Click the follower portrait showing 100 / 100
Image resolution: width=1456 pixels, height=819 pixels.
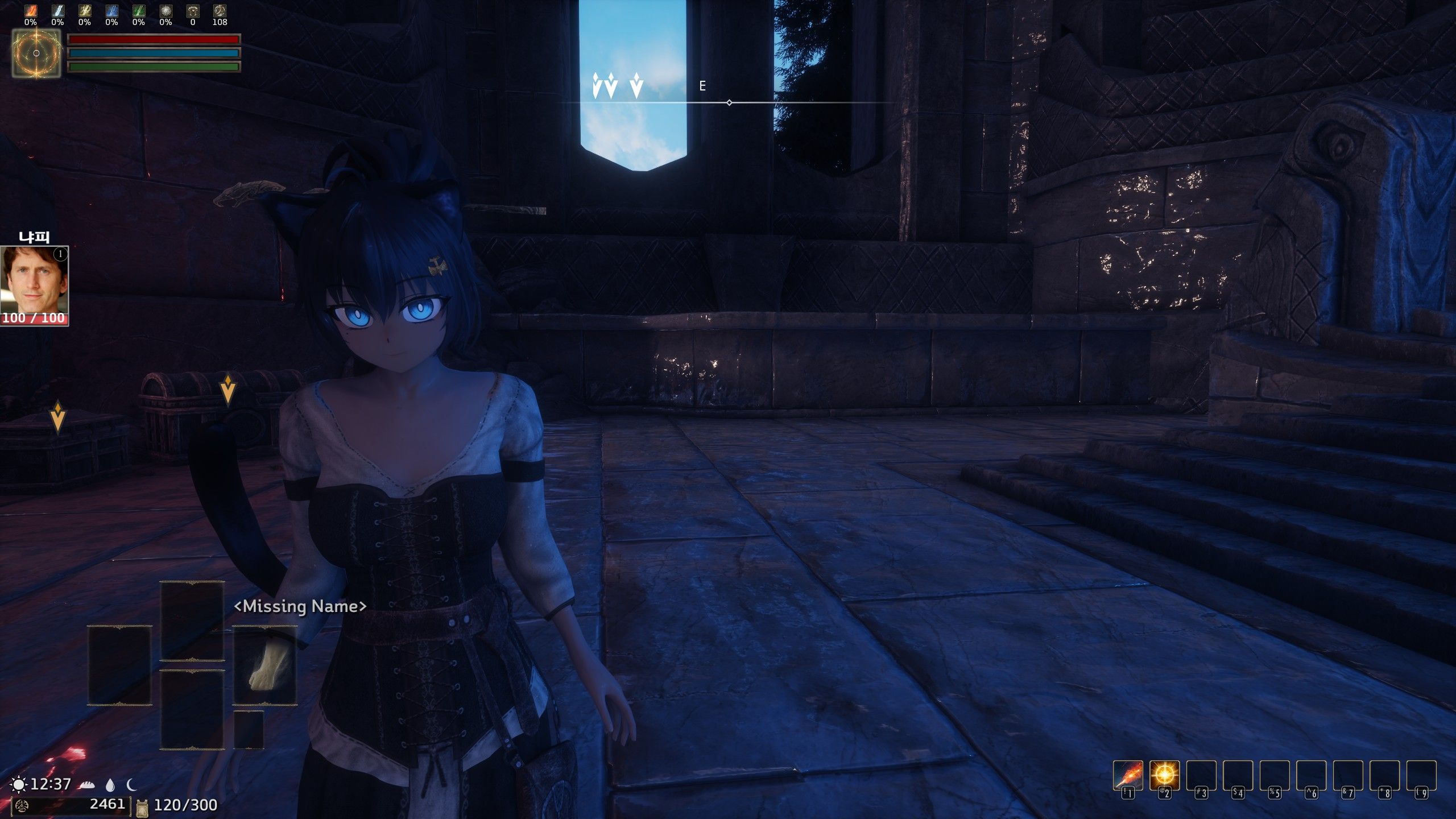34,286
